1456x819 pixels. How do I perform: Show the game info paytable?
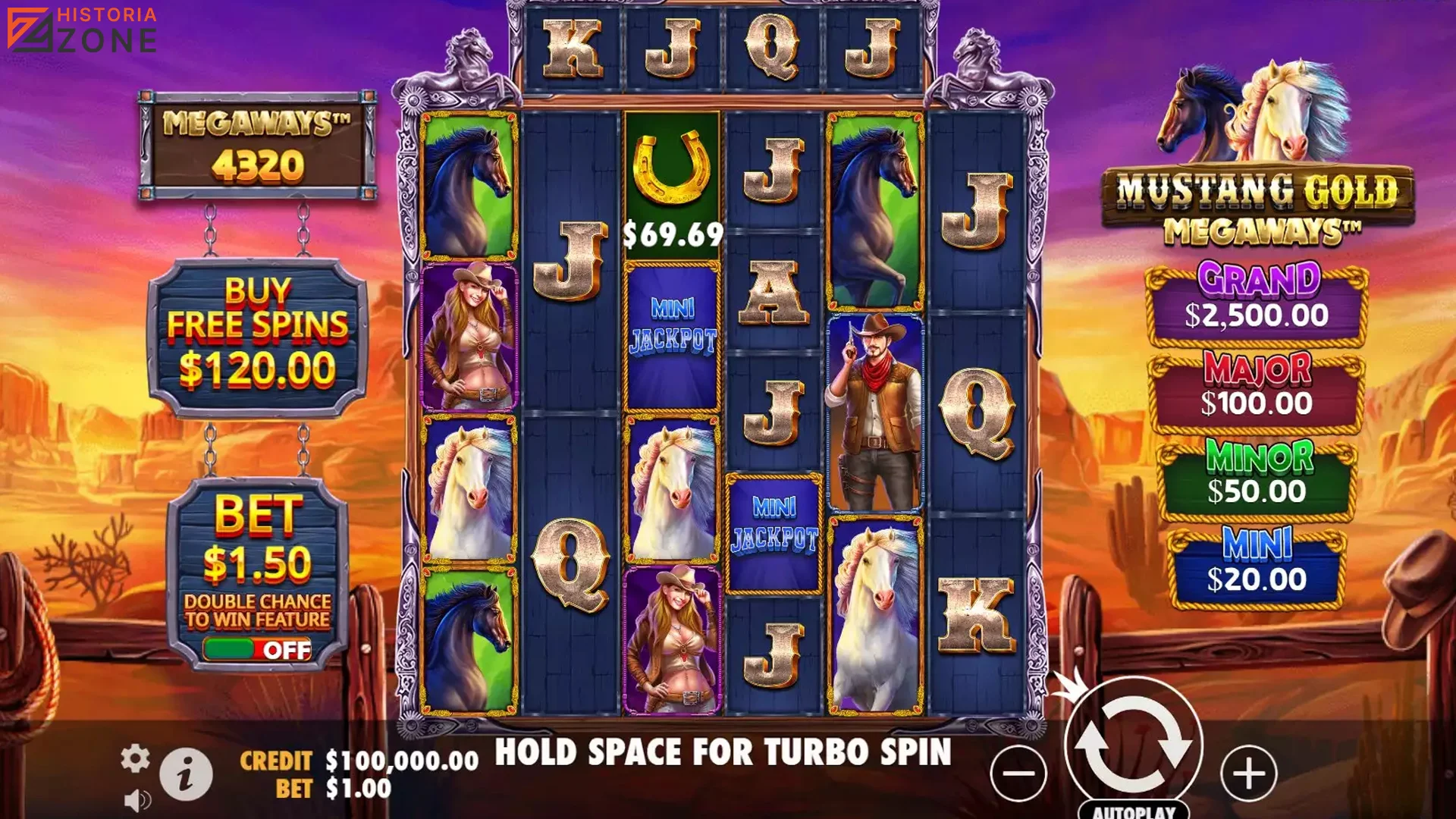186,774
